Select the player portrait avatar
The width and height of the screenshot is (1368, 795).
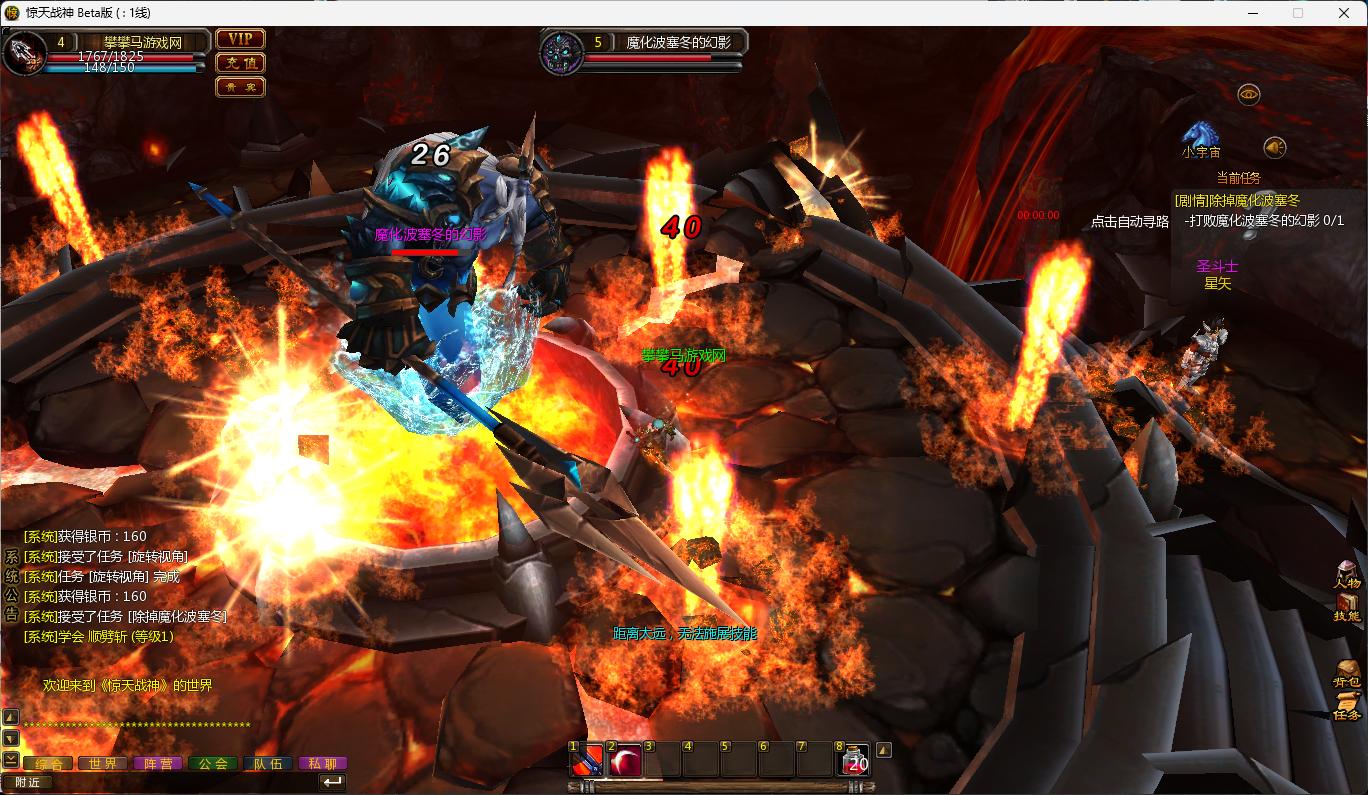[x=24, y=53]
